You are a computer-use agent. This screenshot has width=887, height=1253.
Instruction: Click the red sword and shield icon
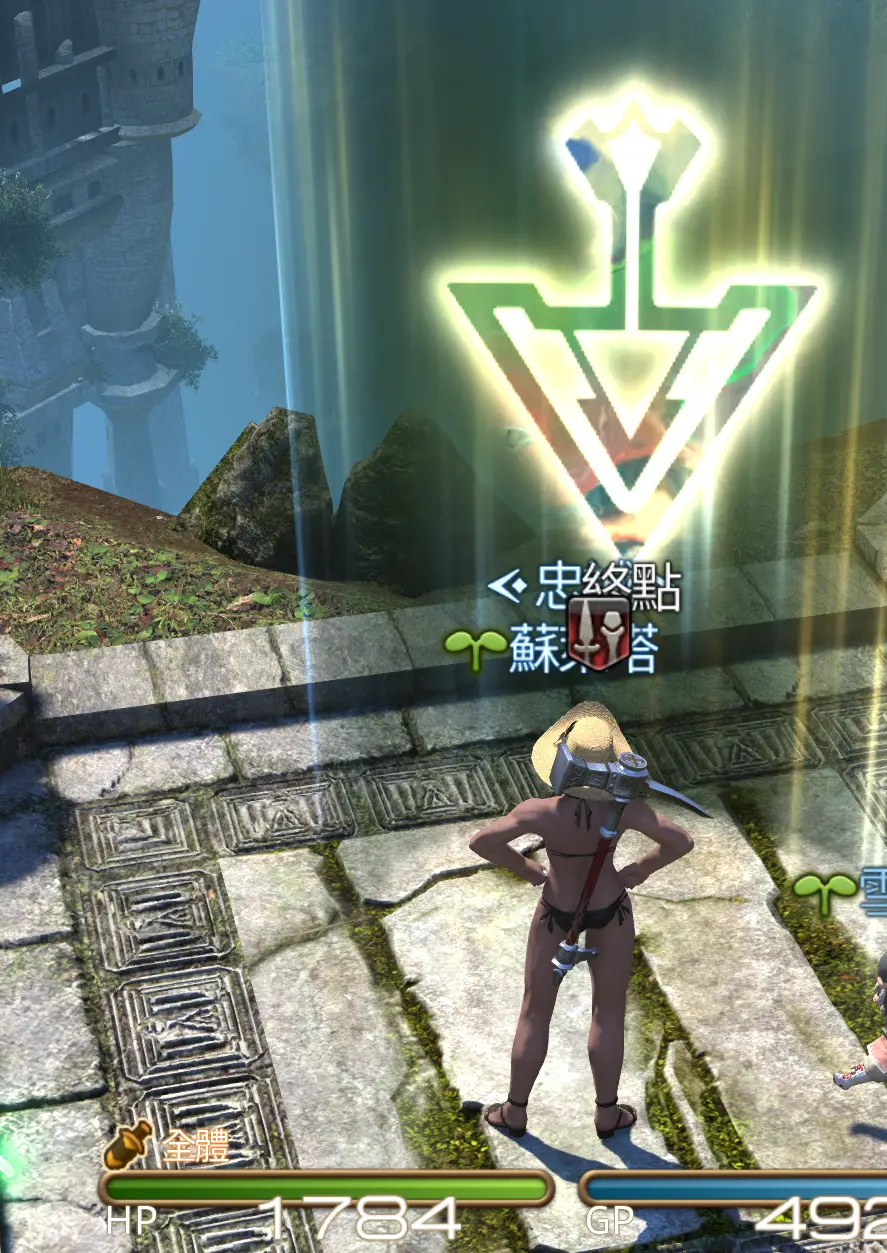598,635
